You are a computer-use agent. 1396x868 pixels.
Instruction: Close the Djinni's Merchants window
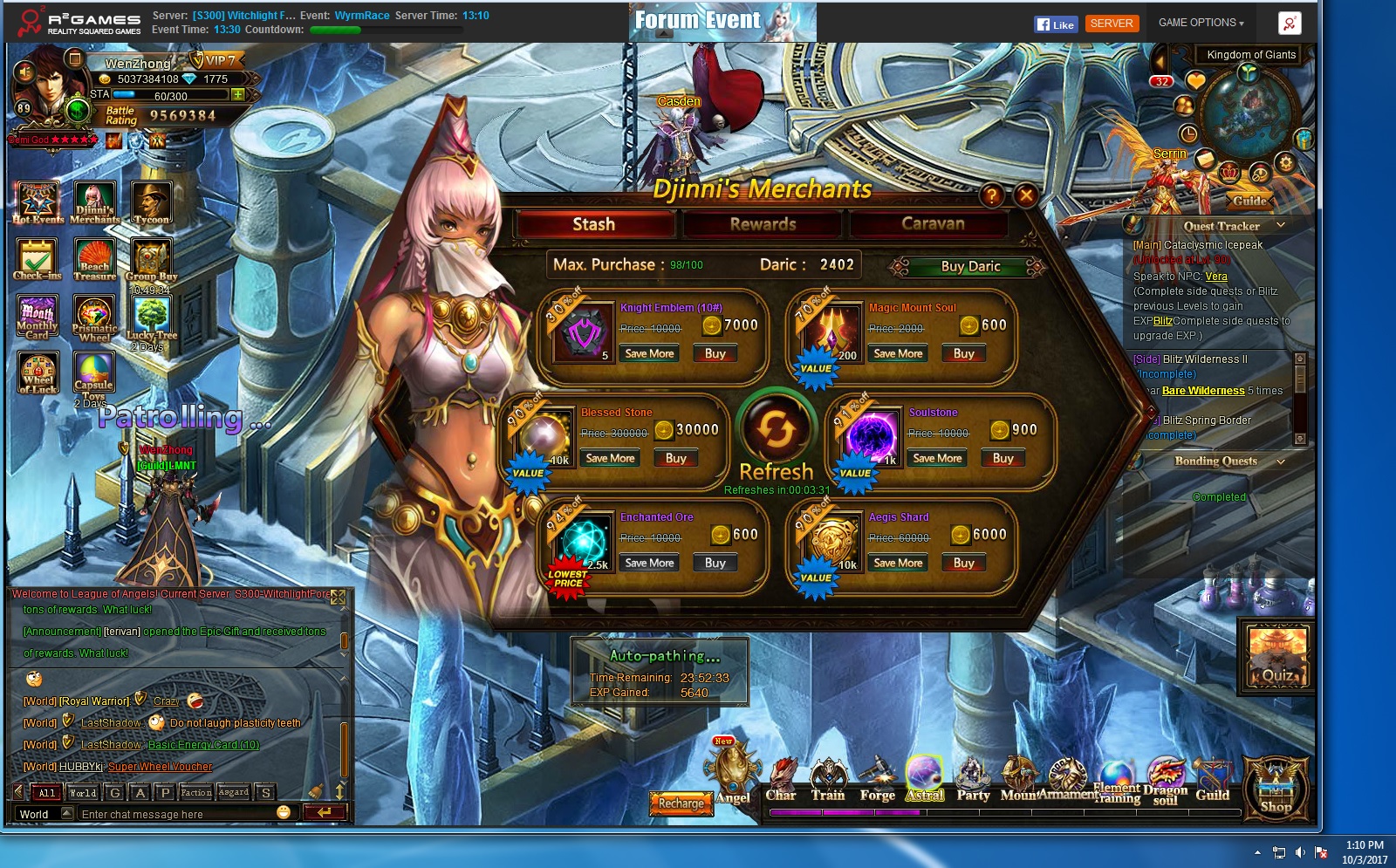(x=1026, y=195)
